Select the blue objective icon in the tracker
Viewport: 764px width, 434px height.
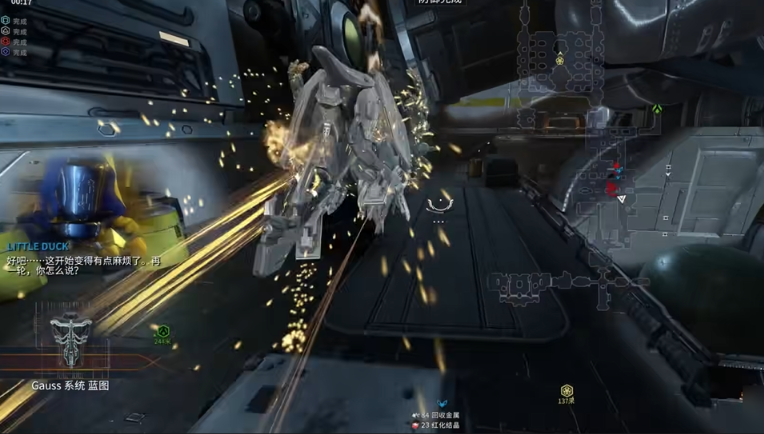(6, 52)
